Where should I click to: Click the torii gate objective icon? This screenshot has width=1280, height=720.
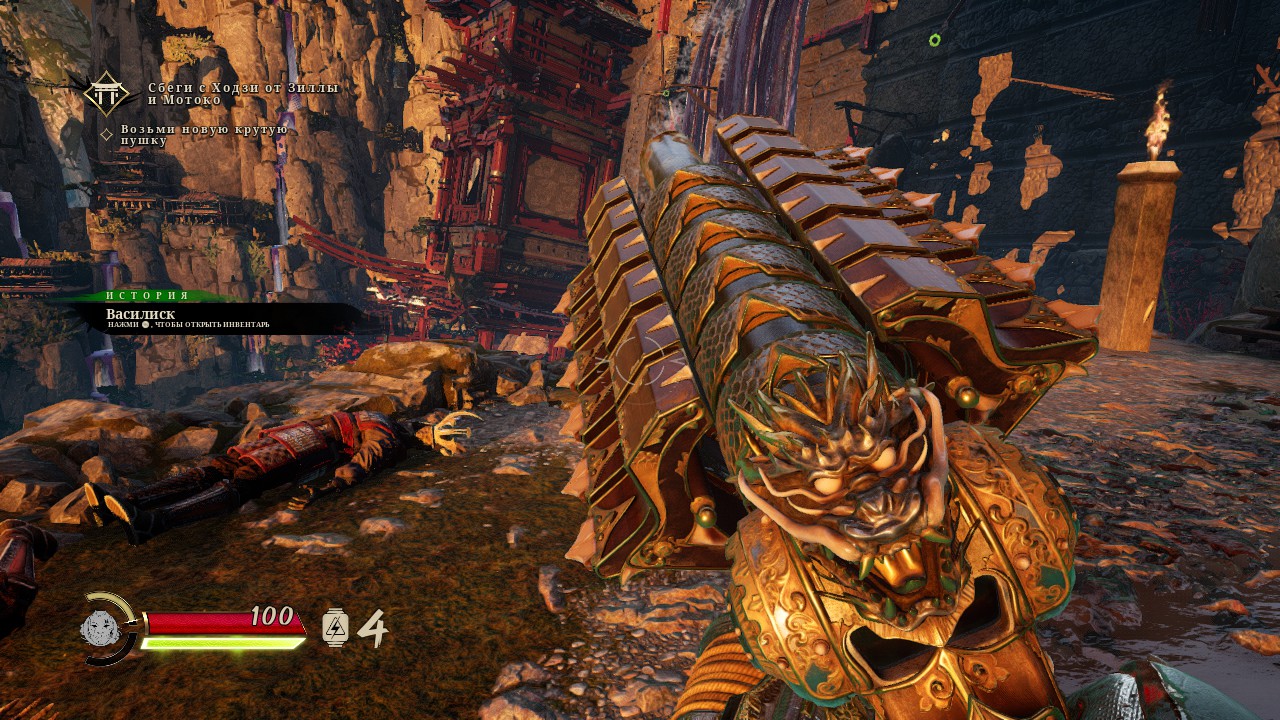[x=105, y=93]
